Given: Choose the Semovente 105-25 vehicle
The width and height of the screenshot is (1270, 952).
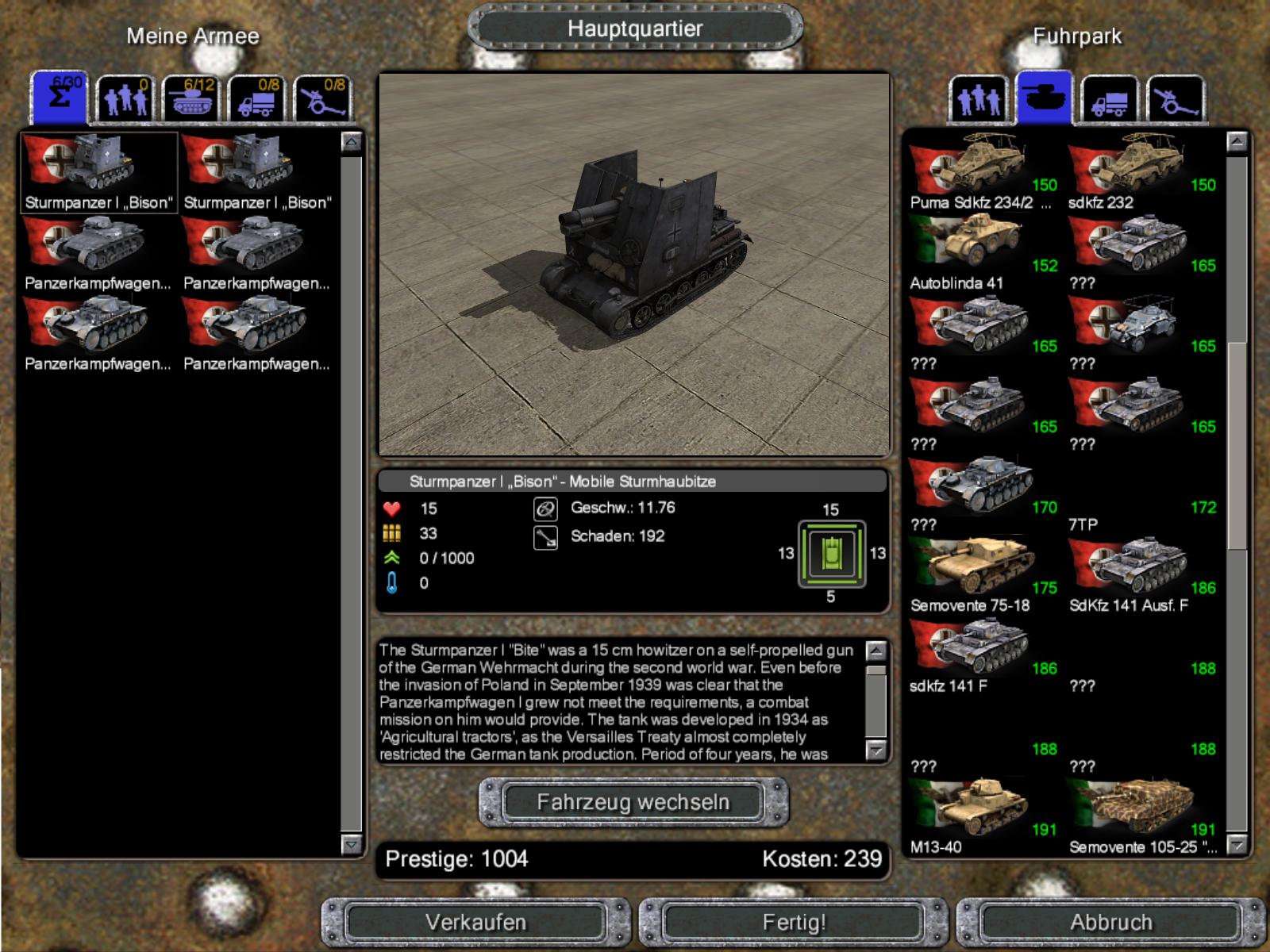Looking at the screenshot, I should 1139,812.
